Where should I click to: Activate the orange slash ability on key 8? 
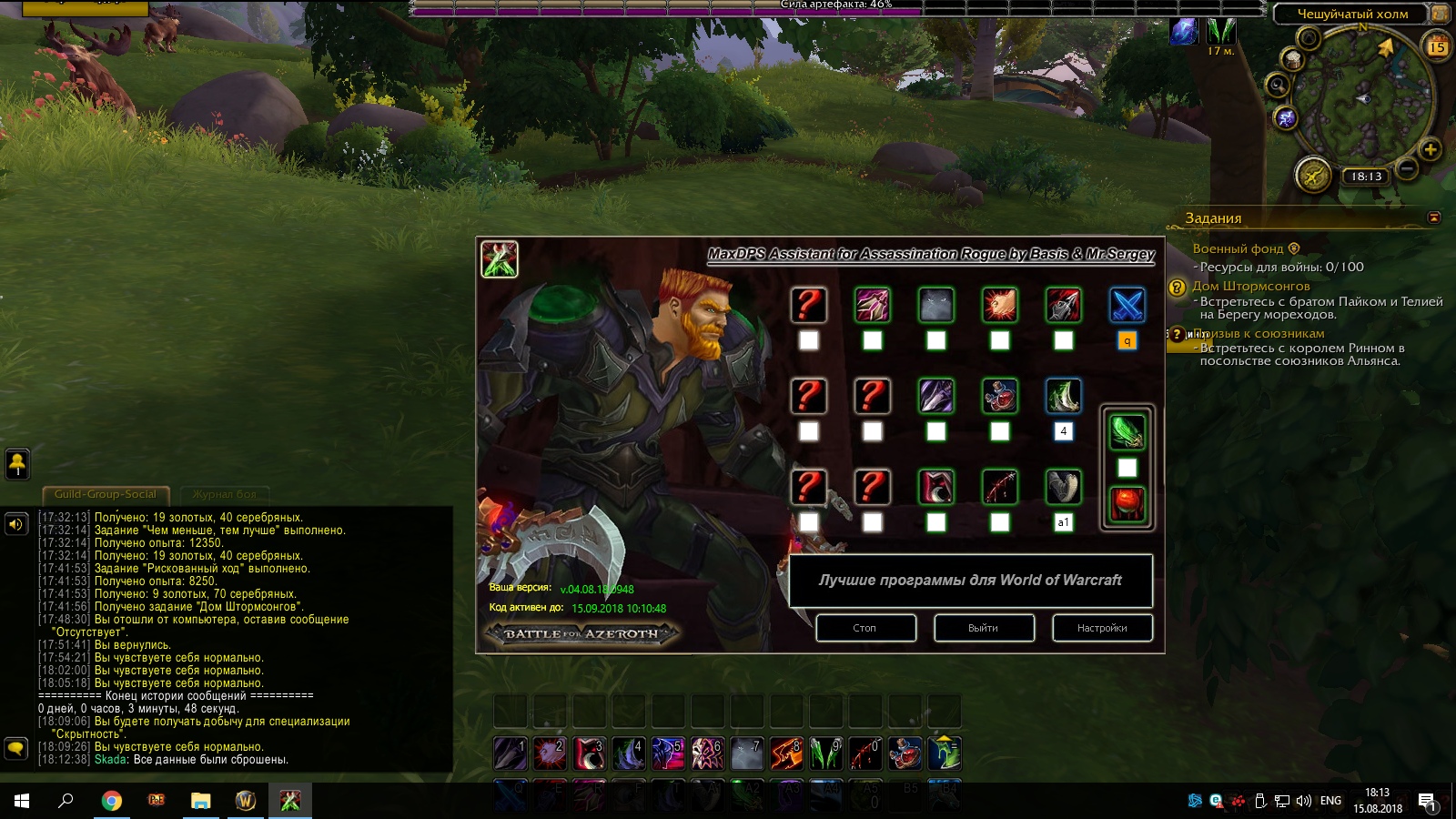click(786, 753)
